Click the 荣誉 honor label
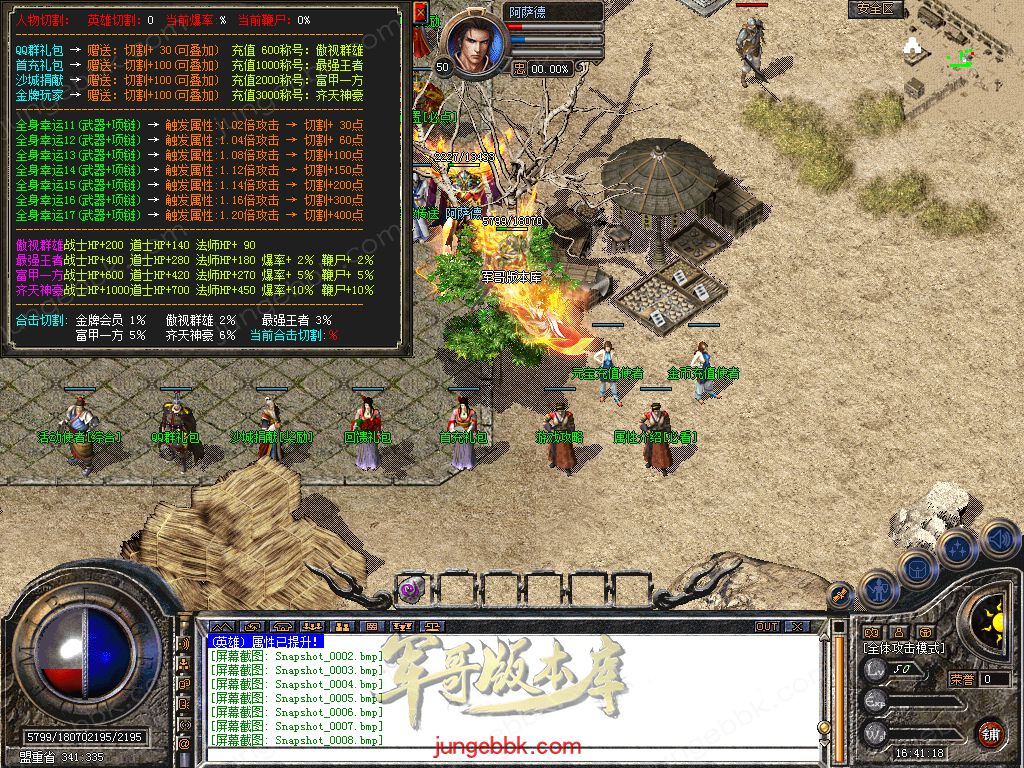The image size is (1024, 768). [x=962, y=679]
